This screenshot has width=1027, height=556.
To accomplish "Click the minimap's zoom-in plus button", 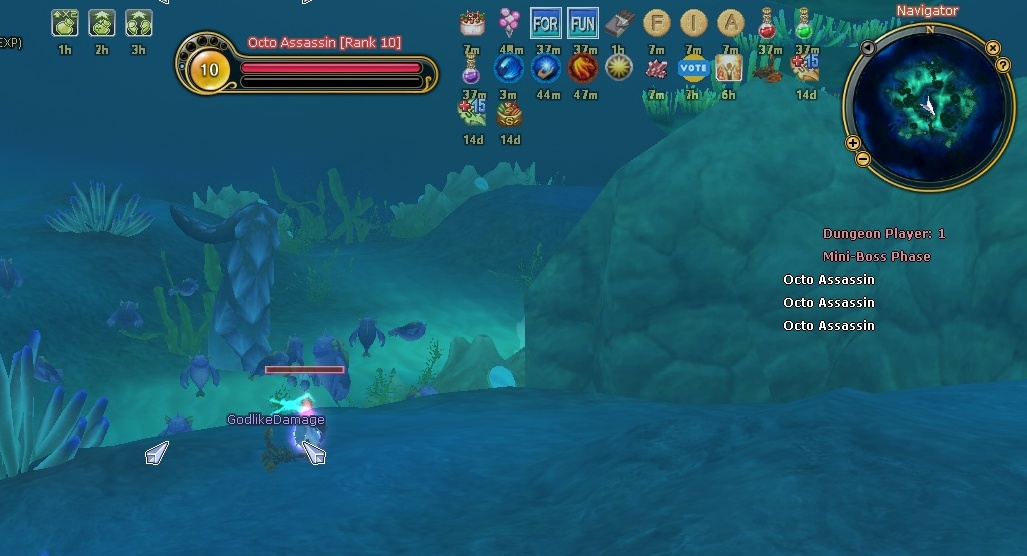I will pos(853,143).
